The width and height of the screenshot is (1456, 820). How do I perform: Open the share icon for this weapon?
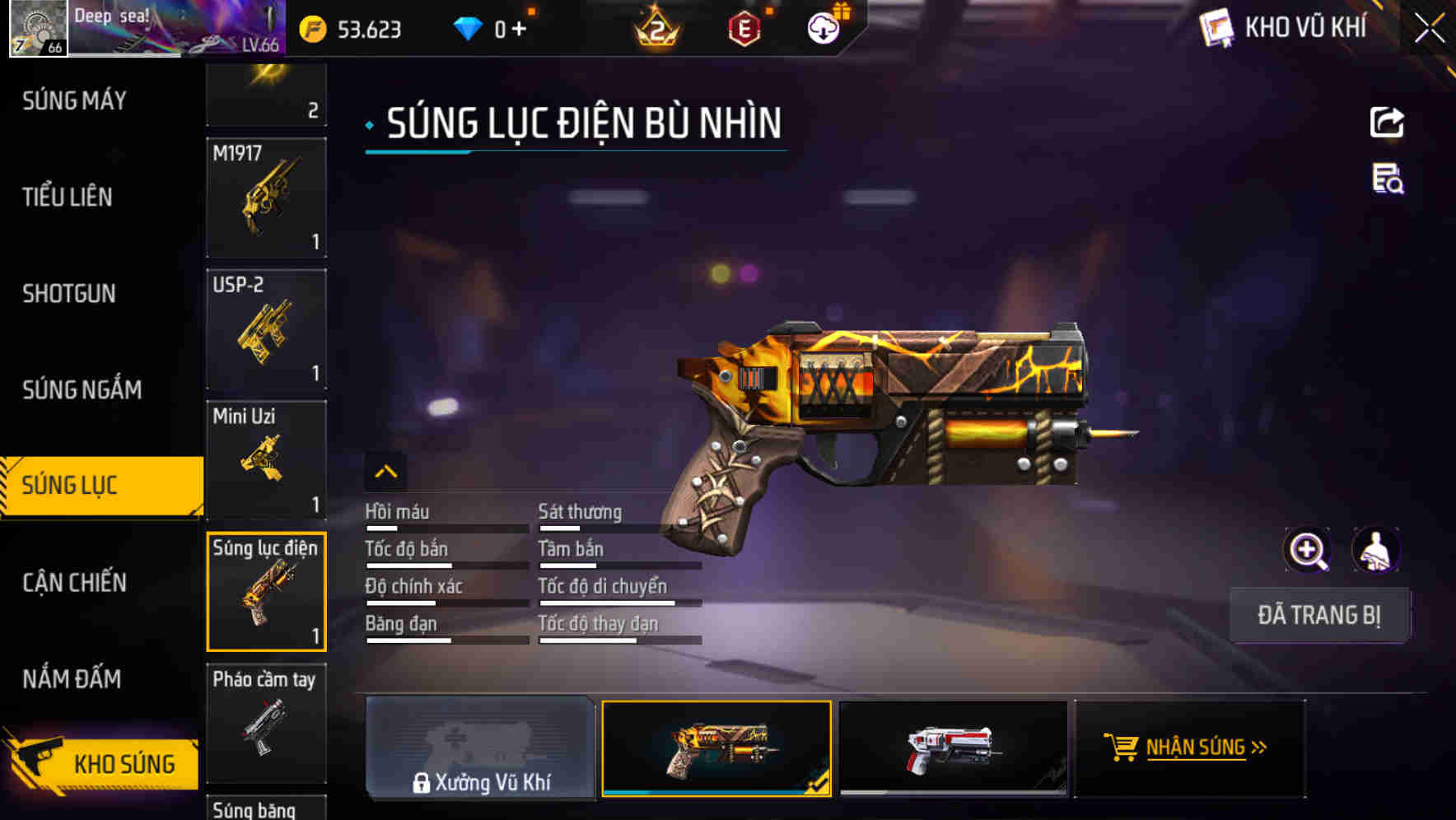coord(1386,122)
